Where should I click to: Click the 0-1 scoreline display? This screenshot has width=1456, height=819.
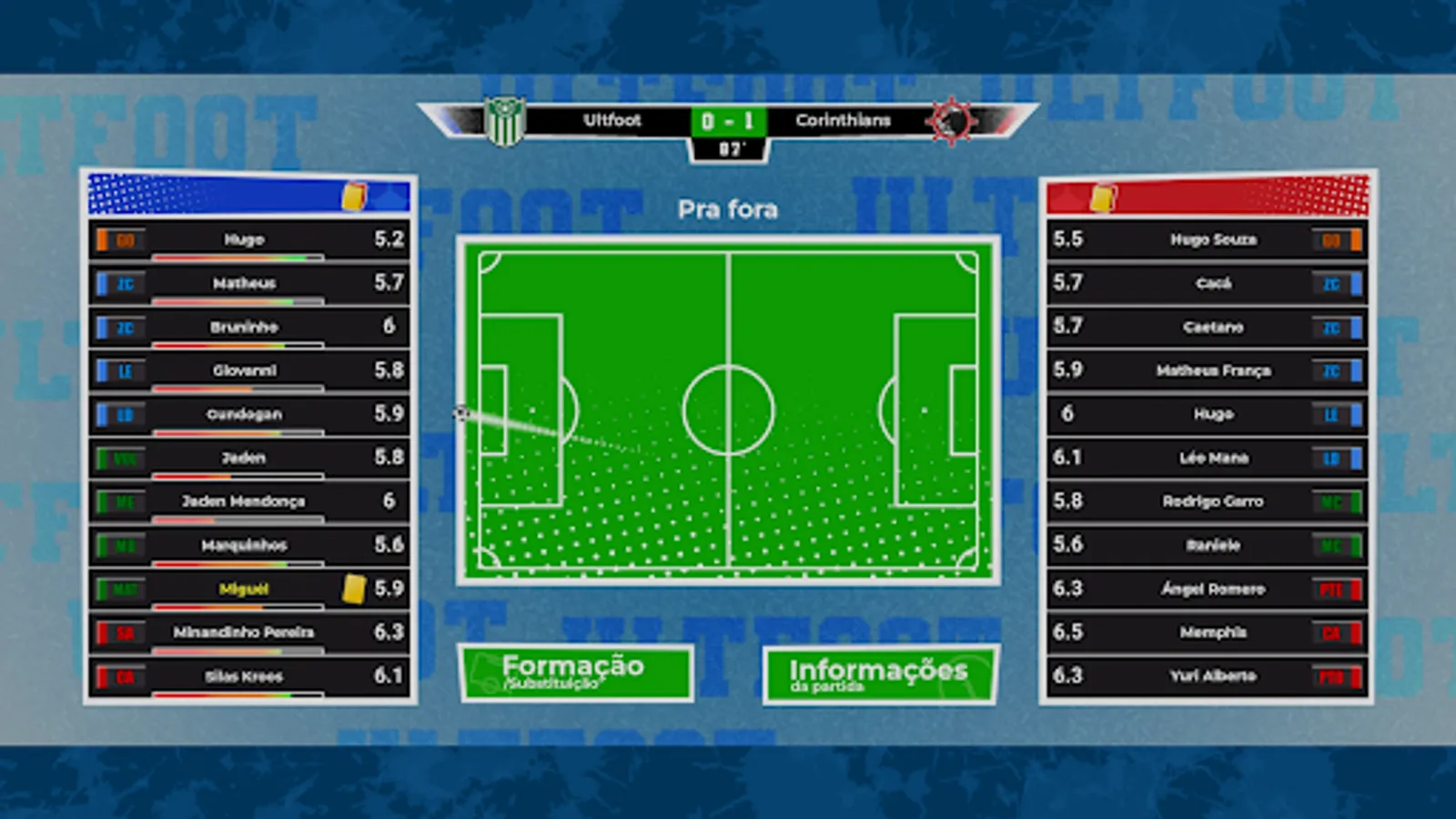[728, 119]
